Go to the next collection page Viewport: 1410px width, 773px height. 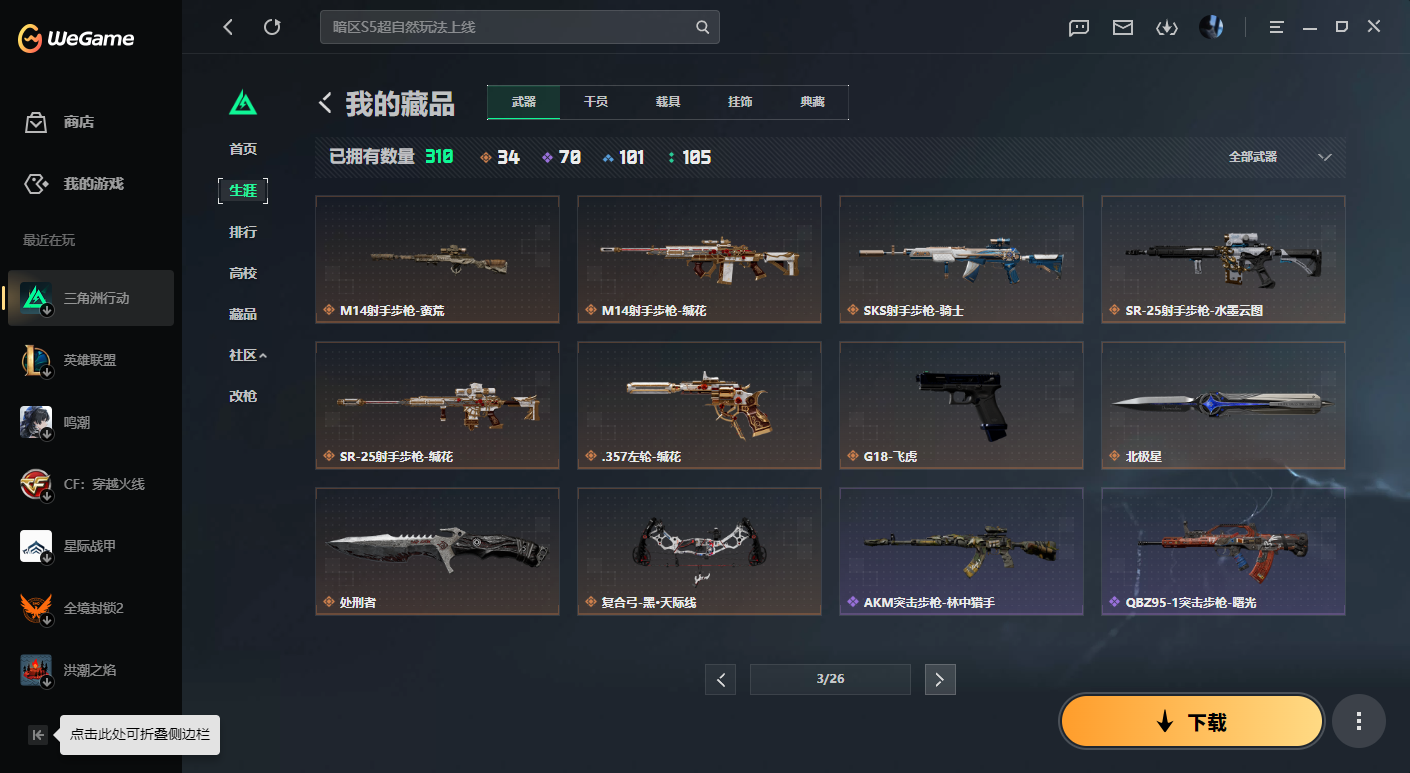click(x=939, y=679)
